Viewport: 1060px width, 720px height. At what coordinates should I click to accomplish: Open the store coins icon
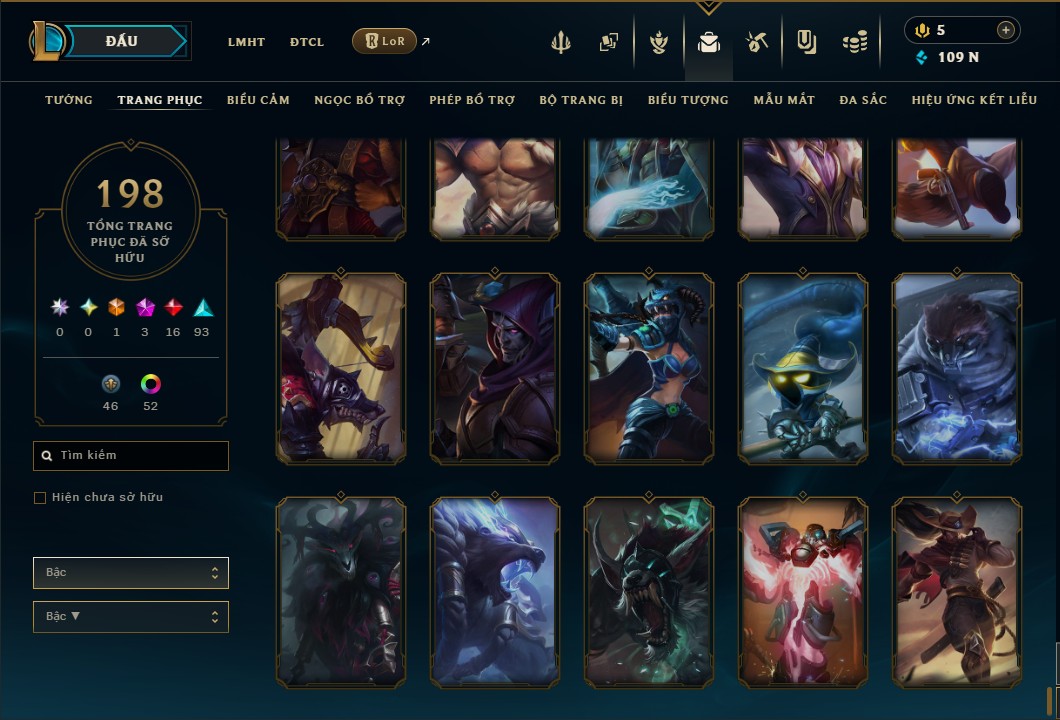[x=854, y=43]
